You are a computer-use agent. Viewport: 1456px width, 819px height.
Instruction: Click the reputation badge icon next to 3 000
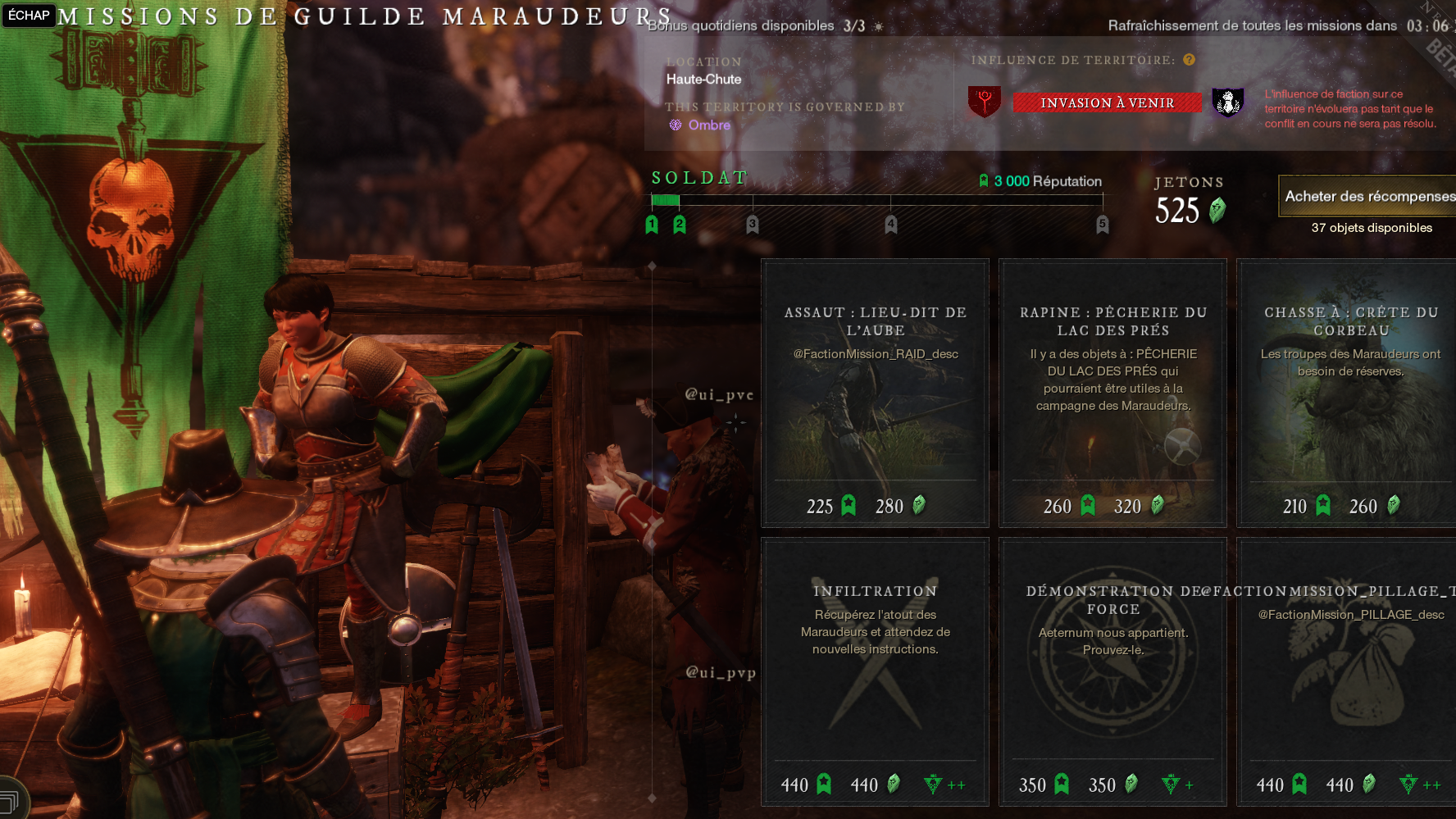click(x=984, y=181)
